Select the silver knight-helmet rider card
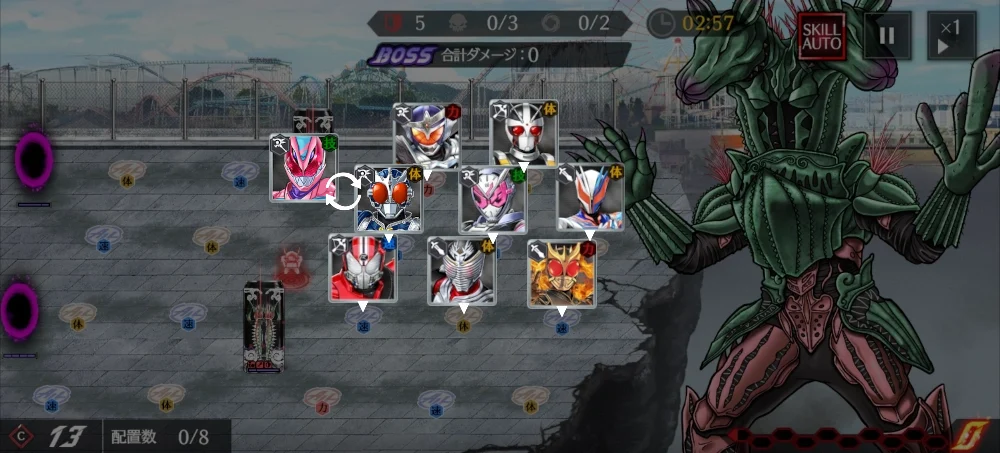The image size is (1000, 453). pos(461,270)
